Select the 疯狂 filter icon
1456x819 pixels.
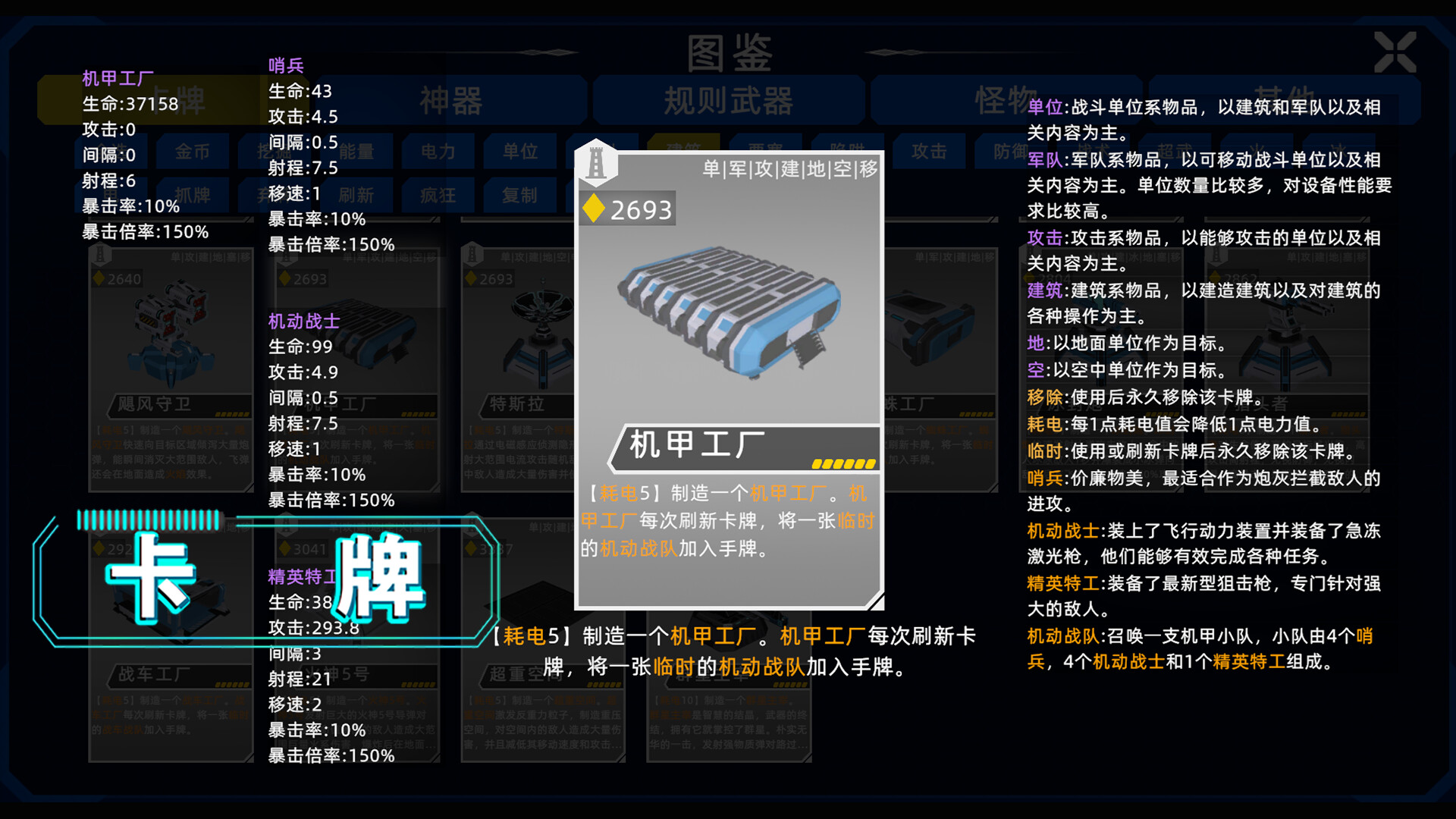(x=438, y=195)
